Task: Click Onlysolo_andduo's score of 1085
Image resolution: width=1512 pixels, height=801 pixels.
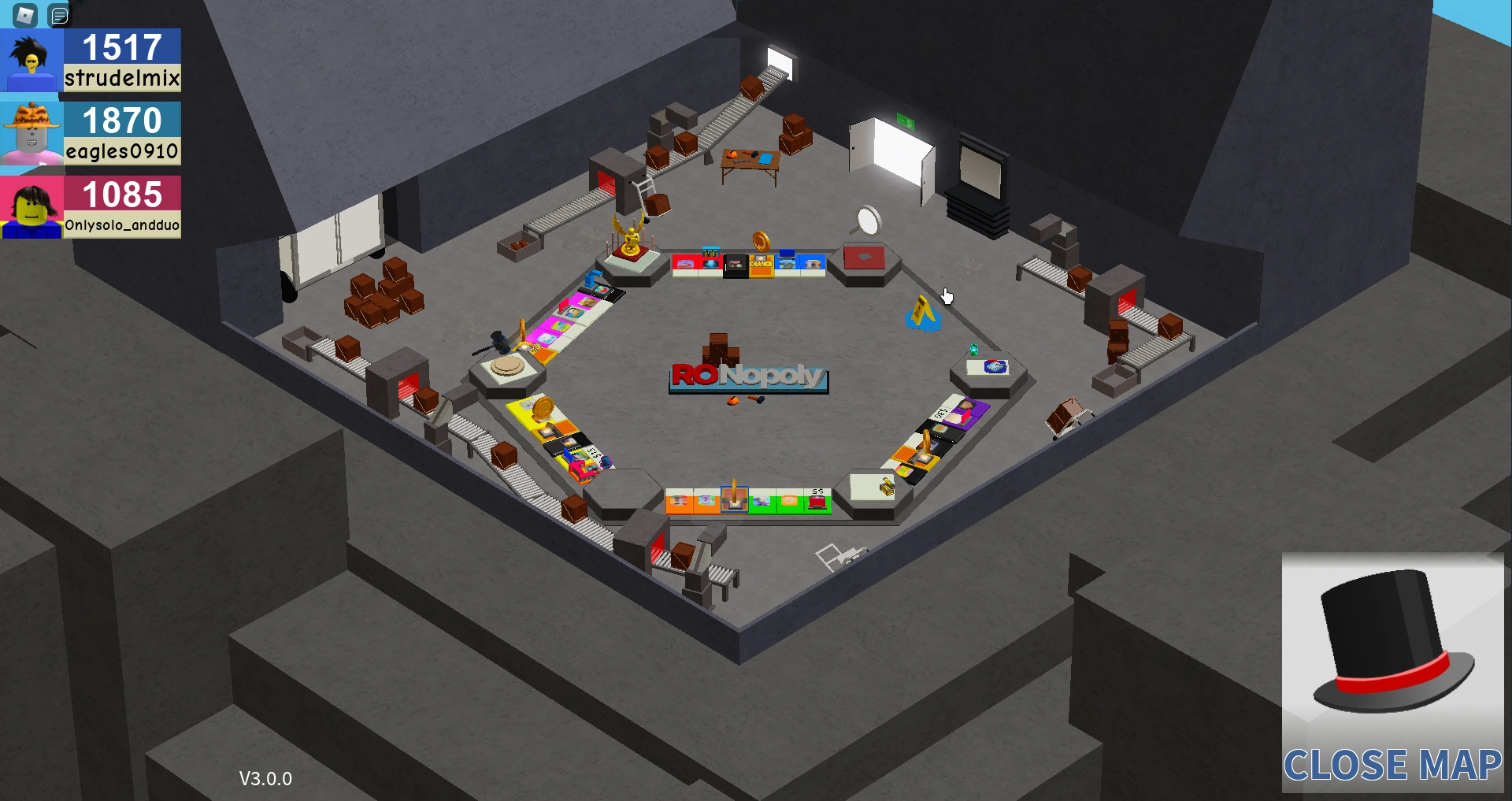Action: click(x=121, y=194)
